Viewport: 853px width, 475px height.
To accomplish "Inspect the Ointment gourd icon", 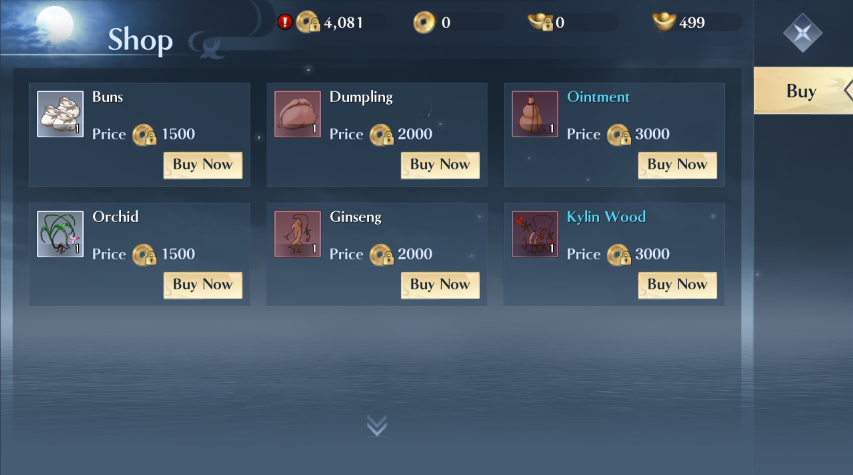I will tap(534, 114).
